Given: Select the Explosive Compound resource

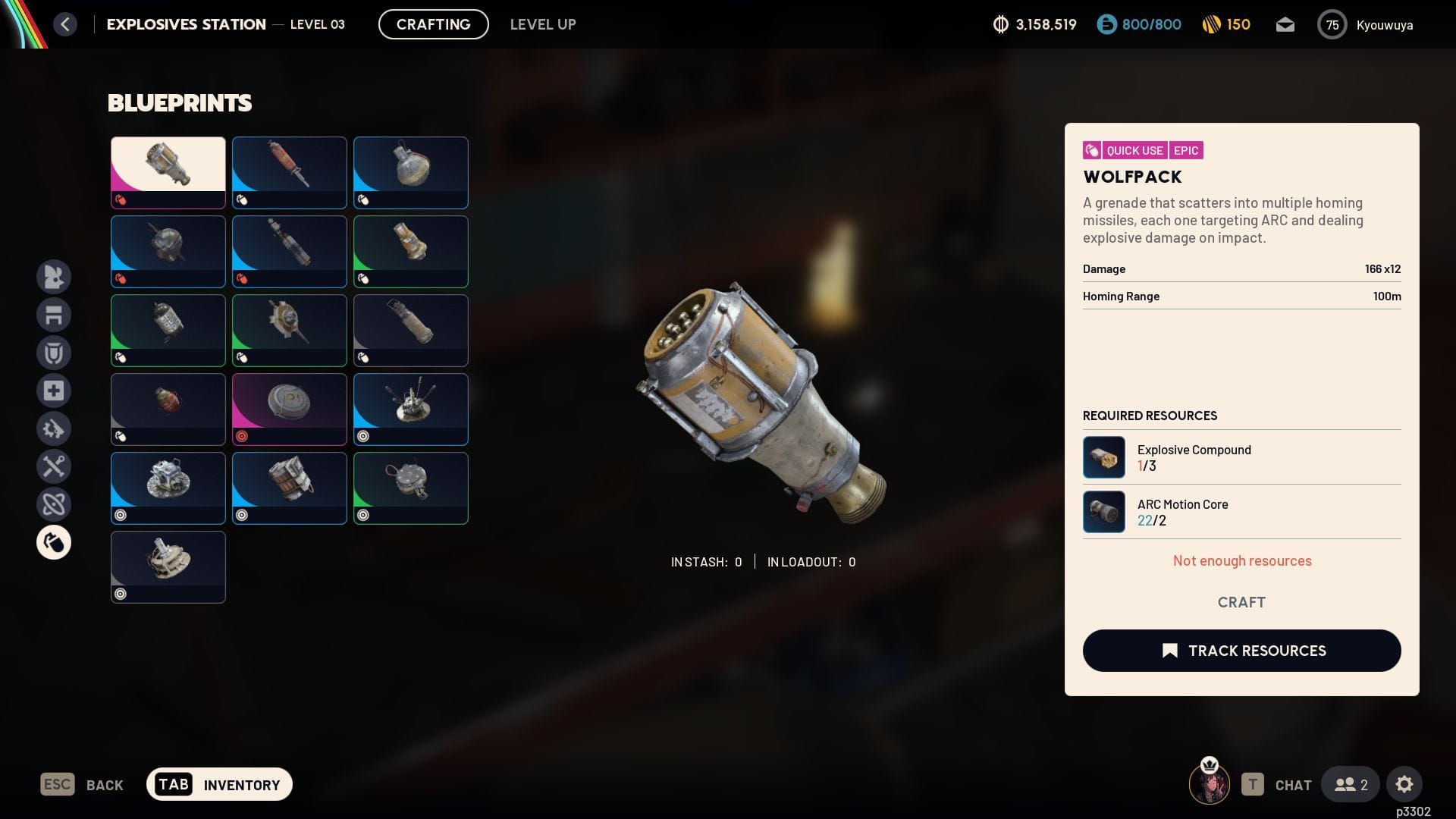Looking at the screenshot, I should [x=1104, y=457].
